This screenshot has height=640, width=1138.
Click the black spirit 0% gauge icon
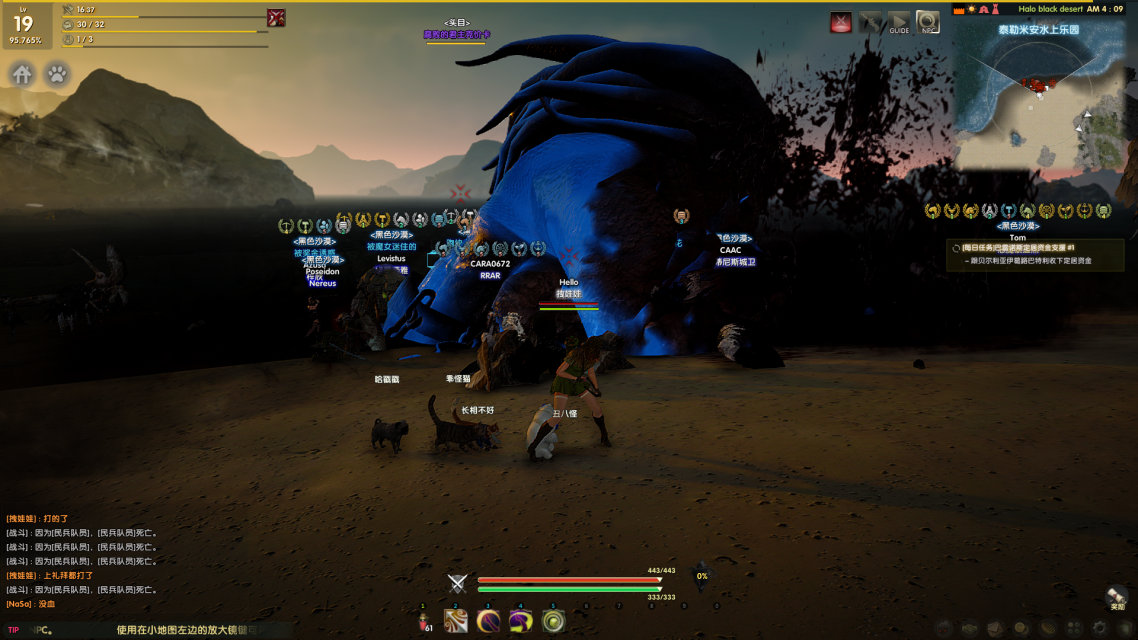tap(701, 575)
